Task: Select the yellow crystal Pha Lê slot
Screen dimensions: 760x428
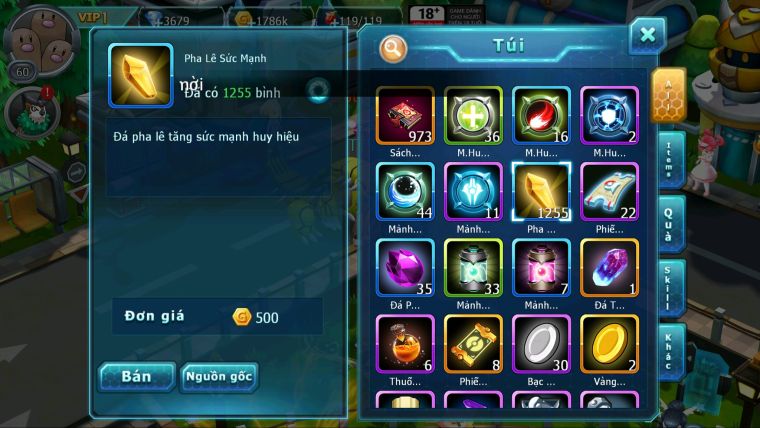Action: point(541,191)
